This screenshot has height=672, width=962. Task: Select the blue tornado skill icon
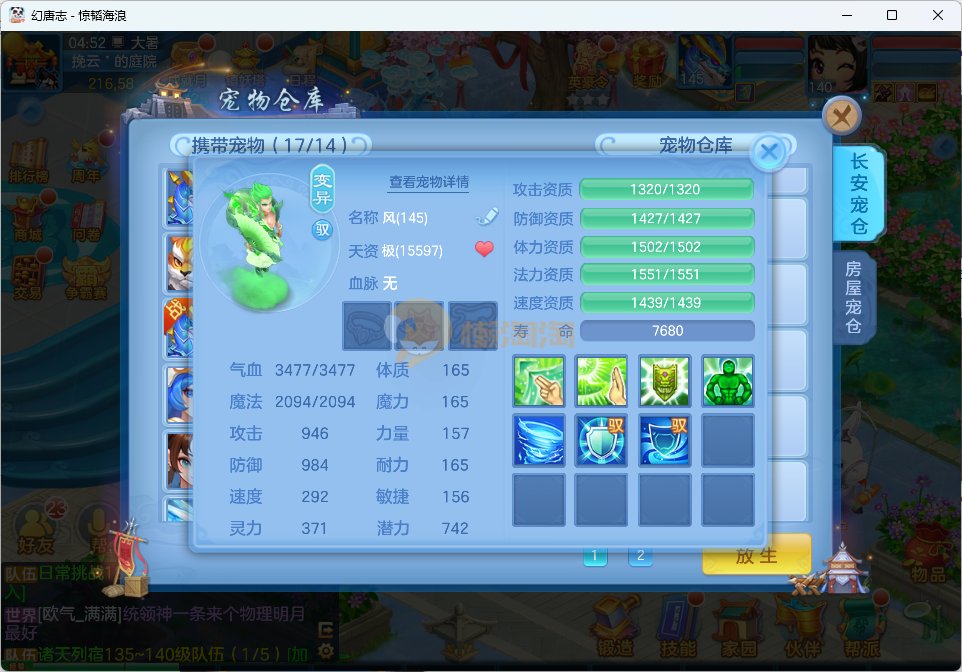point(538,440)
